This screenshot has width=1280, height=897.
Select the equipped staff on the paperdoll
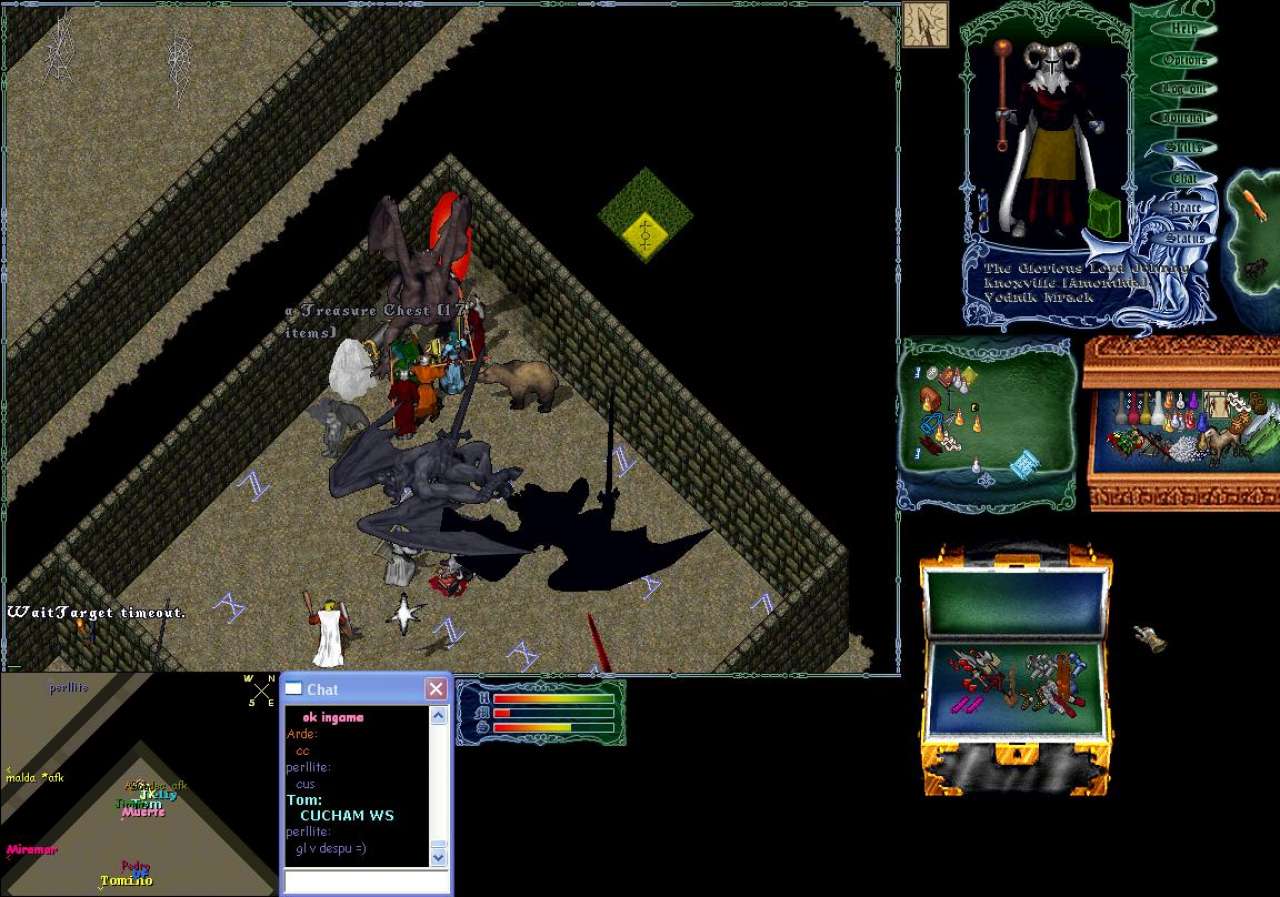click(1002, 95)
